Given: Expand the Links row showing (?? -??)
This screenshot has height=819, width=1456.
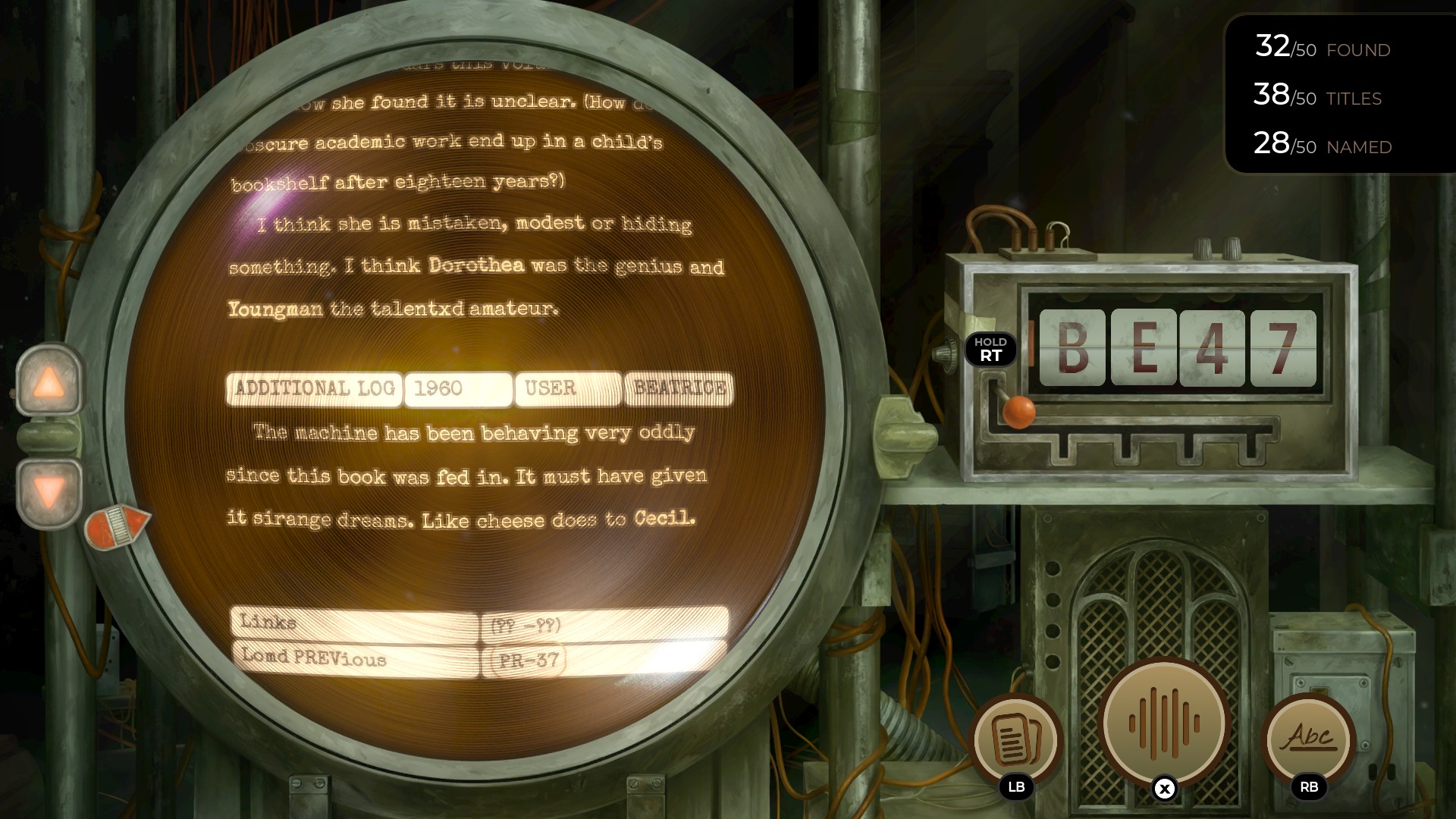Looking at the screenshot, I should pyautogui.click(x=529, y=624).
